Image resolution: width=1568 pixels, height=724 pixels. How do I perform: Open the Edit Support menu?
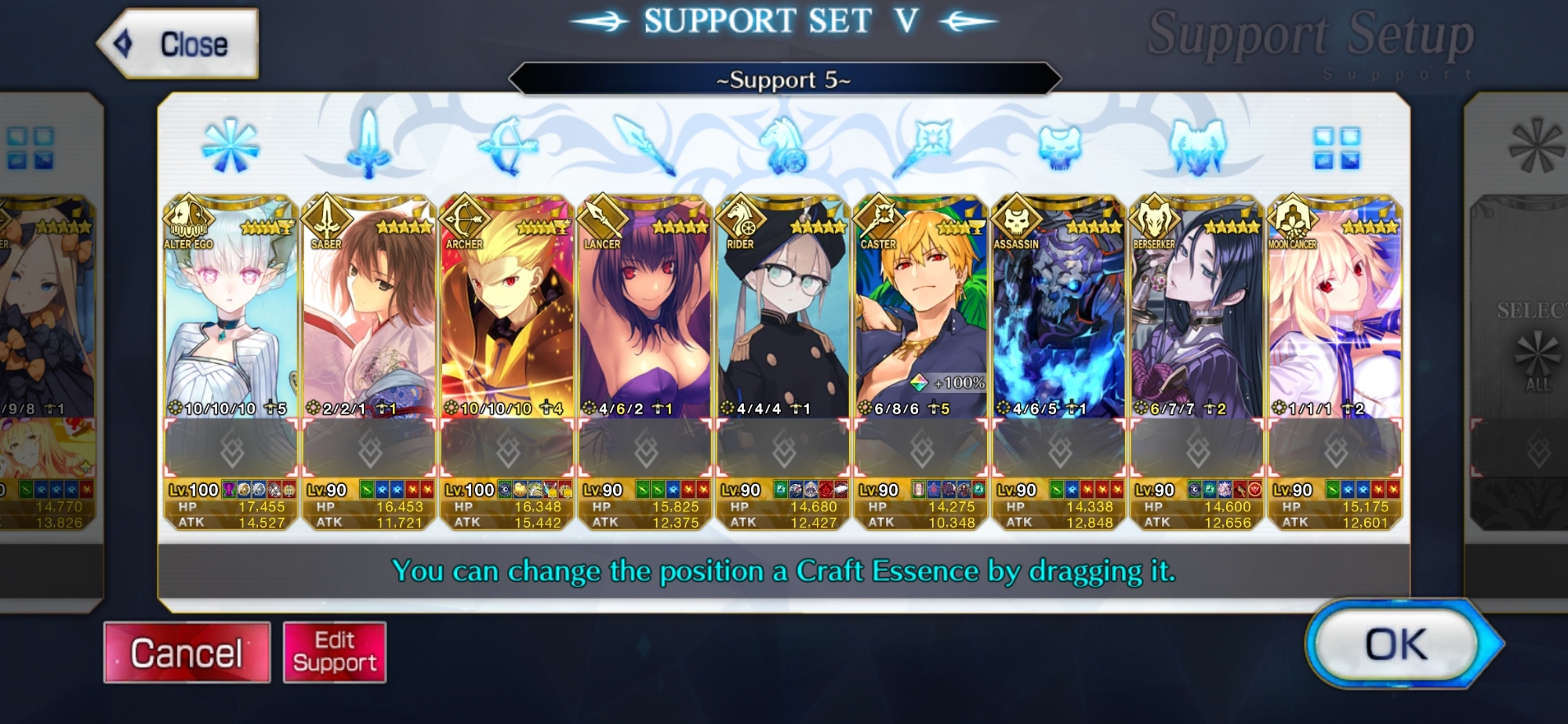coord(335,653)
